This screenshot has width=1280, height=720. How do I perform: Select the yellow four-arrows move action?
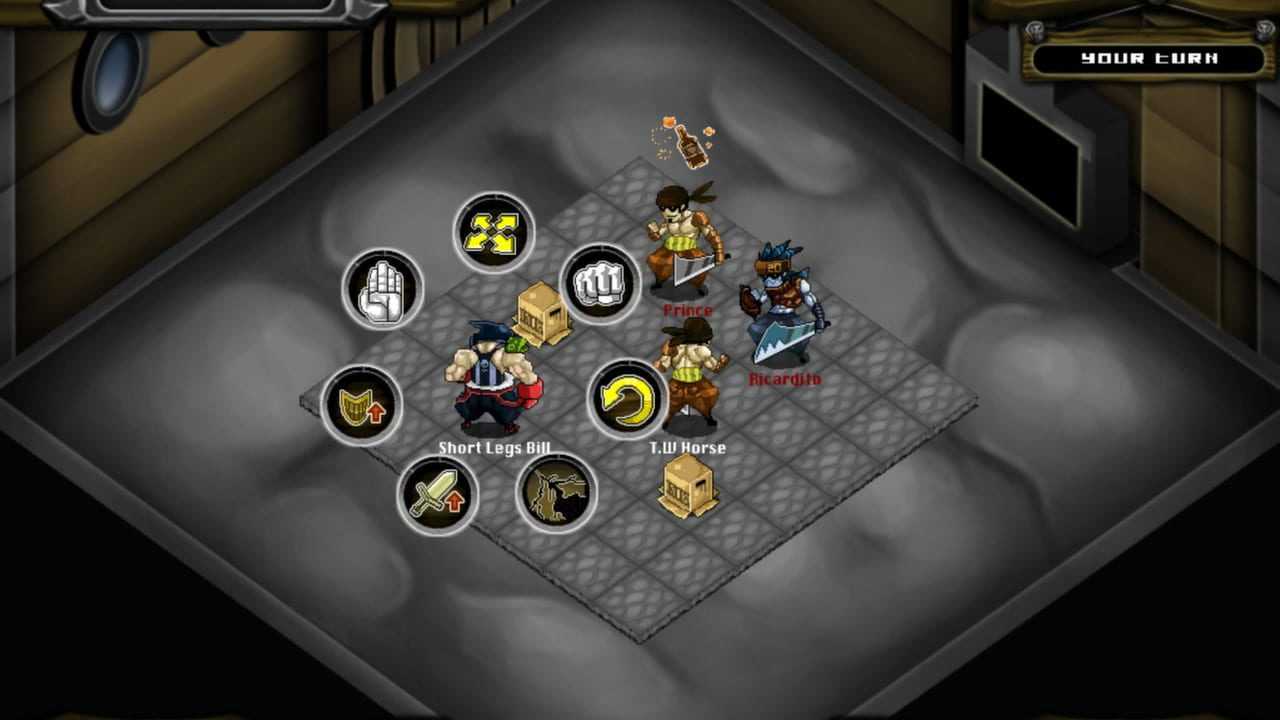click(x=494, y=232)
